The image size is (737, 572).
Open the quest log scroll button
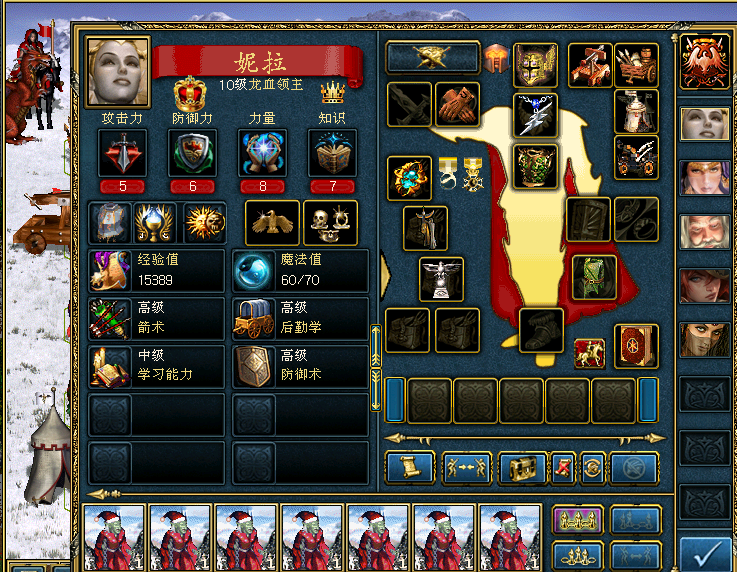410,467
